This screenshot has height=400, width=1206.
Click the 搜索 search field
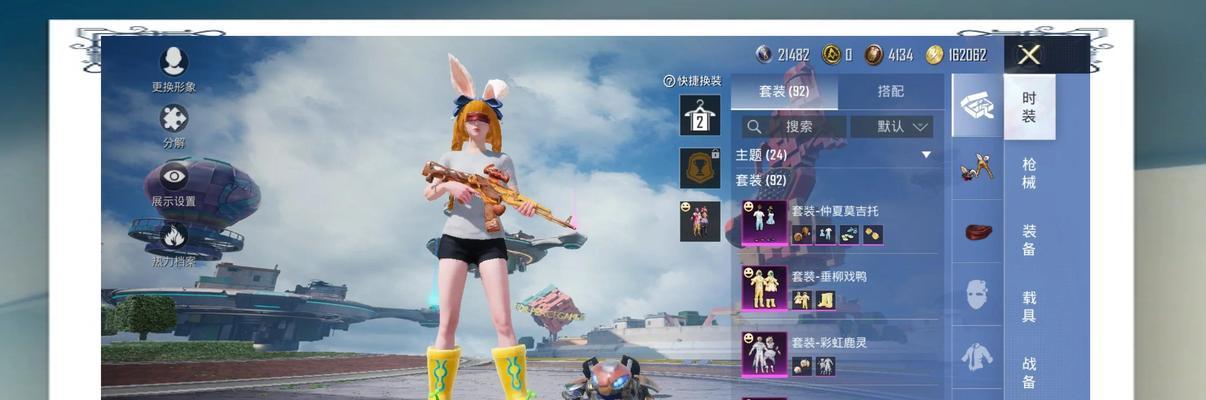click(795, 127)
